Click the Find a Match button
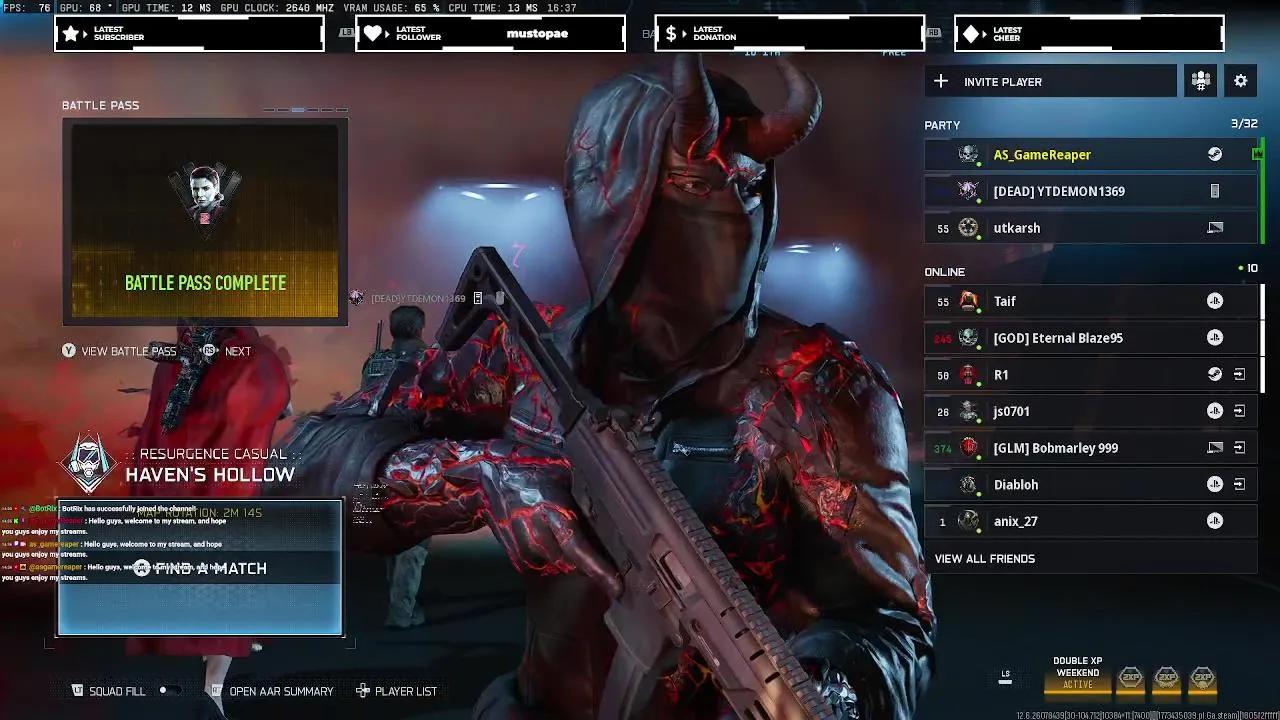The width and height of the screenshot is (1280, 720). [x=202, y=568]
